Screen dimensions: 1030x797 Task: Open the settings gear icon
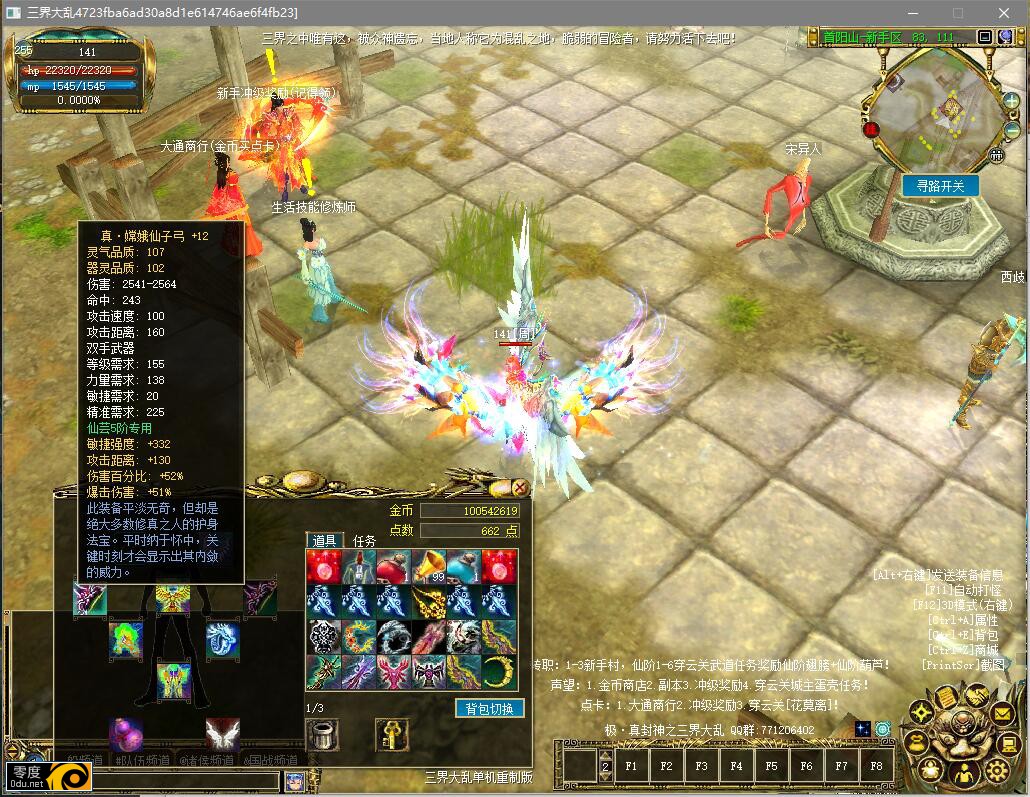[996, 770]
